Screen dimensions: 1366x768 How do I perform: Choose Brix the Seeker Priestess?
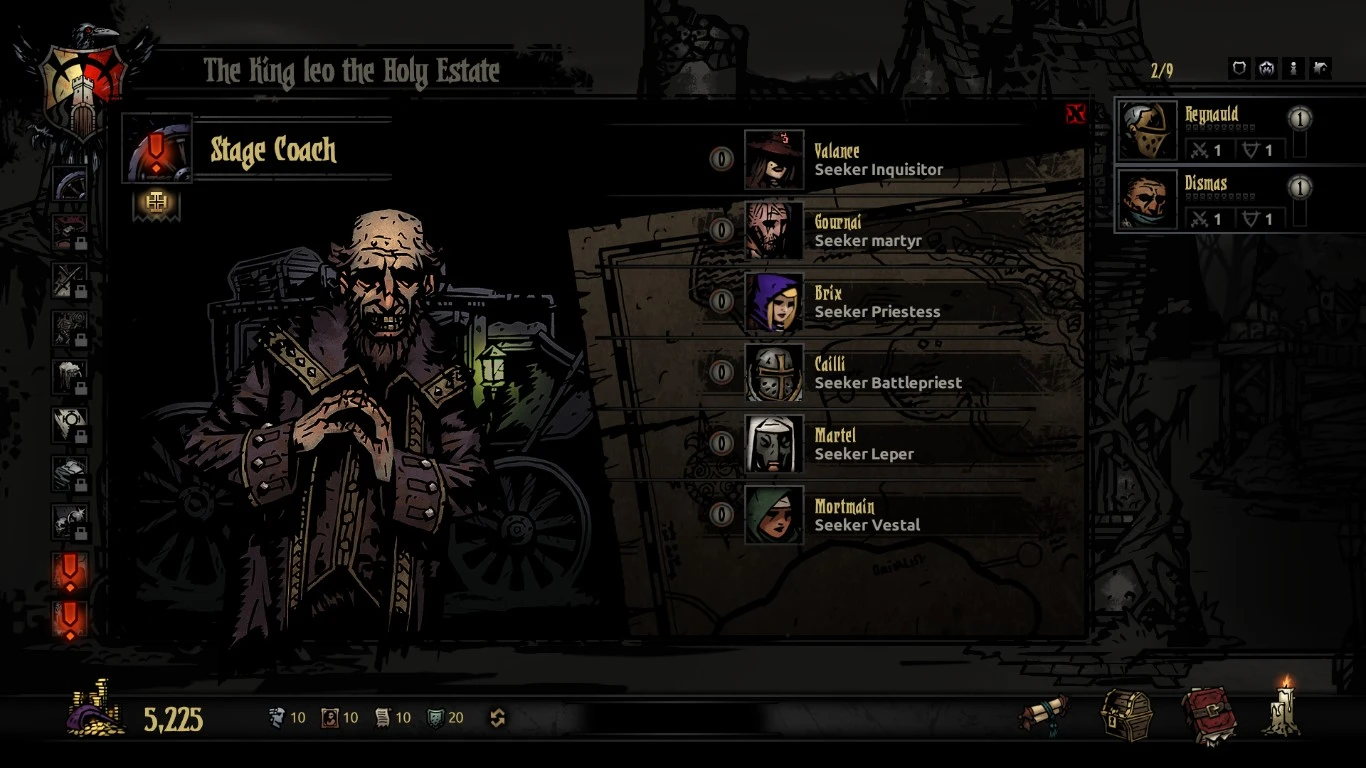774,302
